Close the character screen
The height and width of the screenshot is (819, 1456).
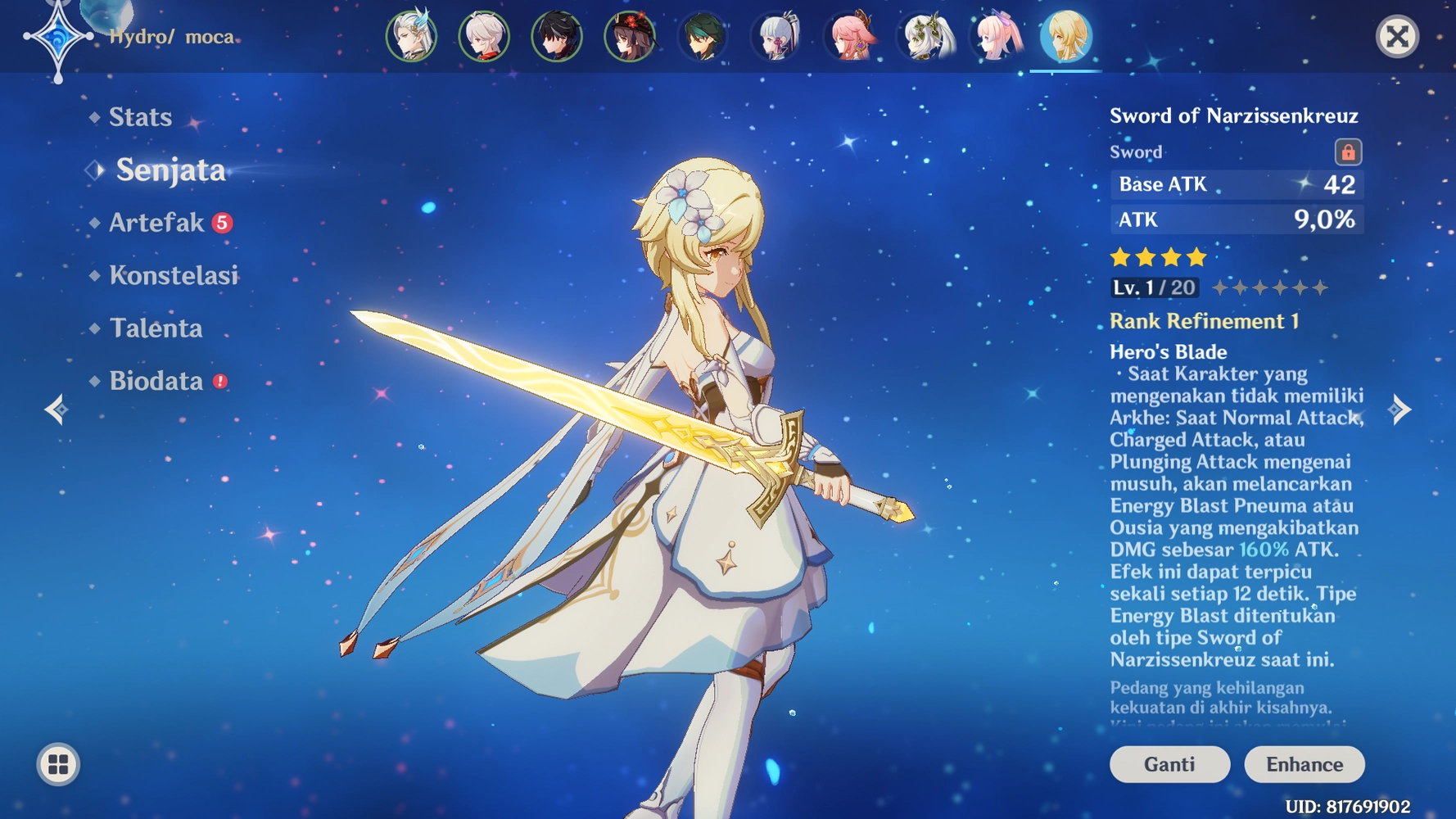coord(1397,37)
